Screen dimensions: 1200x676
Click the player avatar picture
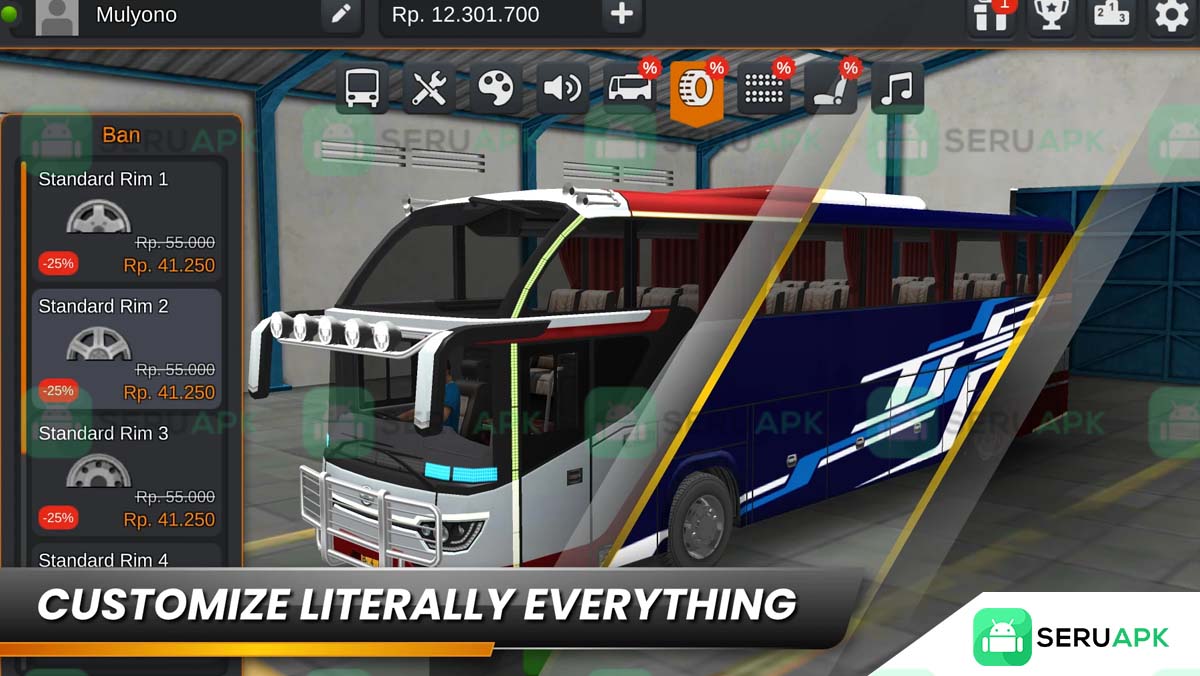click(x=57, y=17)
